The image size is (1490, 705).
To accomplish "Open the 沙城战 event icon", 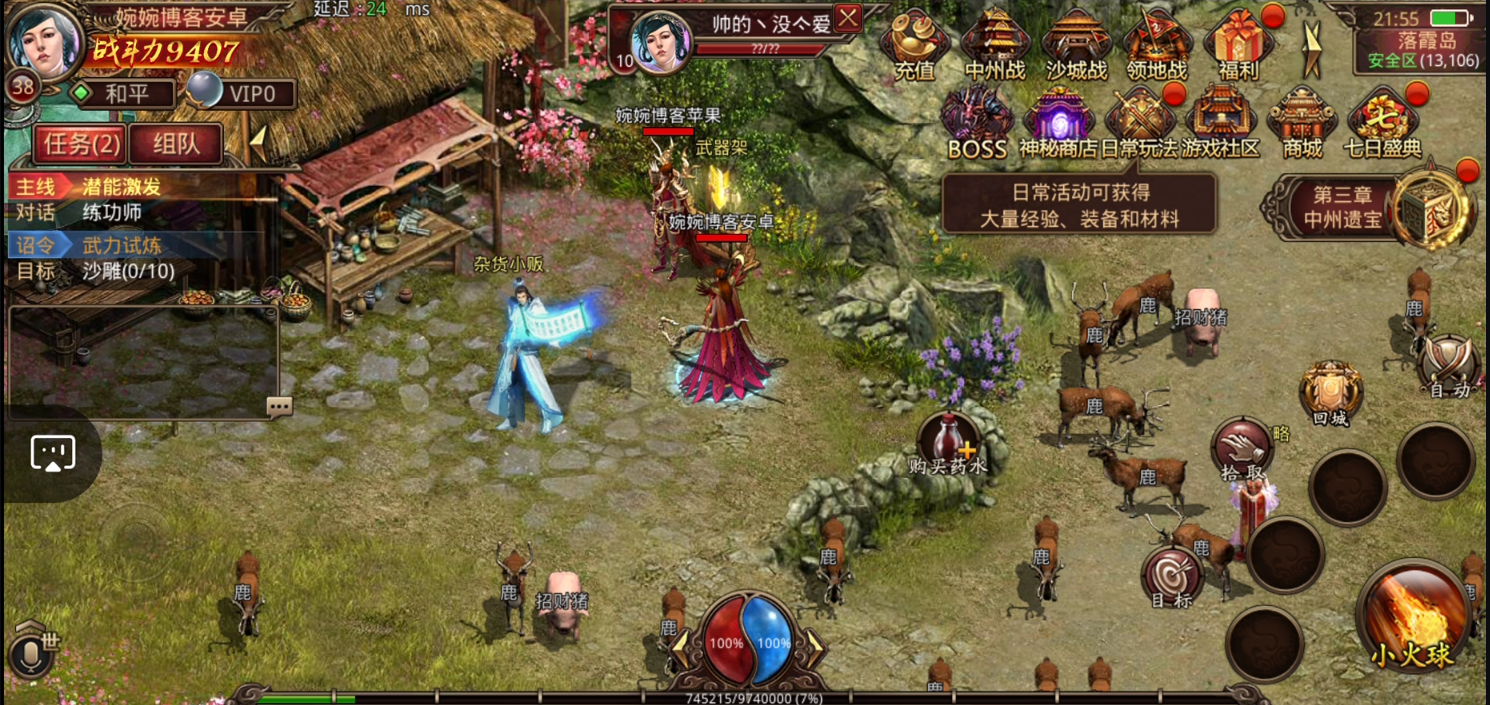I will click(1076, 44).
